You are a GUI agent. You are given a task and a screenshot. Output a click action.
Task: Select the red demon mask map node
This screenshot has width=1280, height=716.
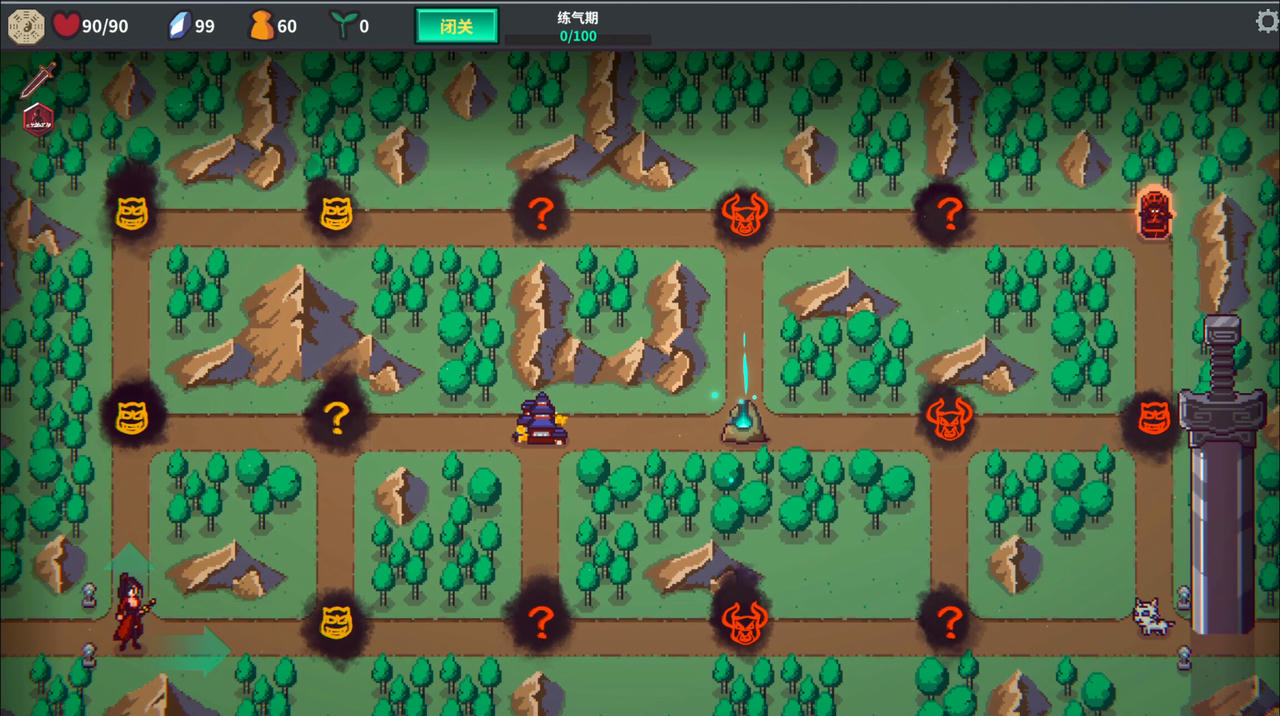(1154, 417)
